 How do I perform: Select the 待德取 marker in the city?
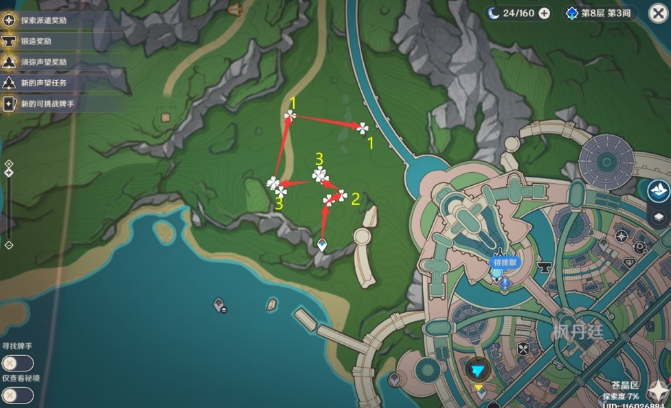(505, 264)
